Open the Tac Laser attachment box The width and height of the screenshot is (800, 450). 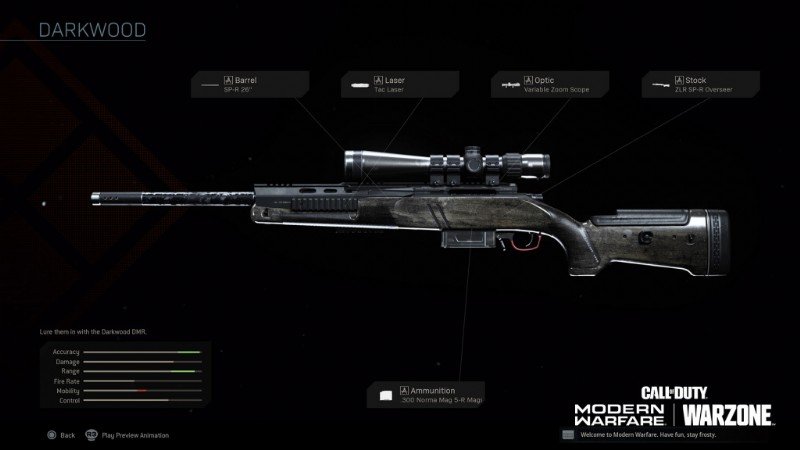tap(399, 84)
